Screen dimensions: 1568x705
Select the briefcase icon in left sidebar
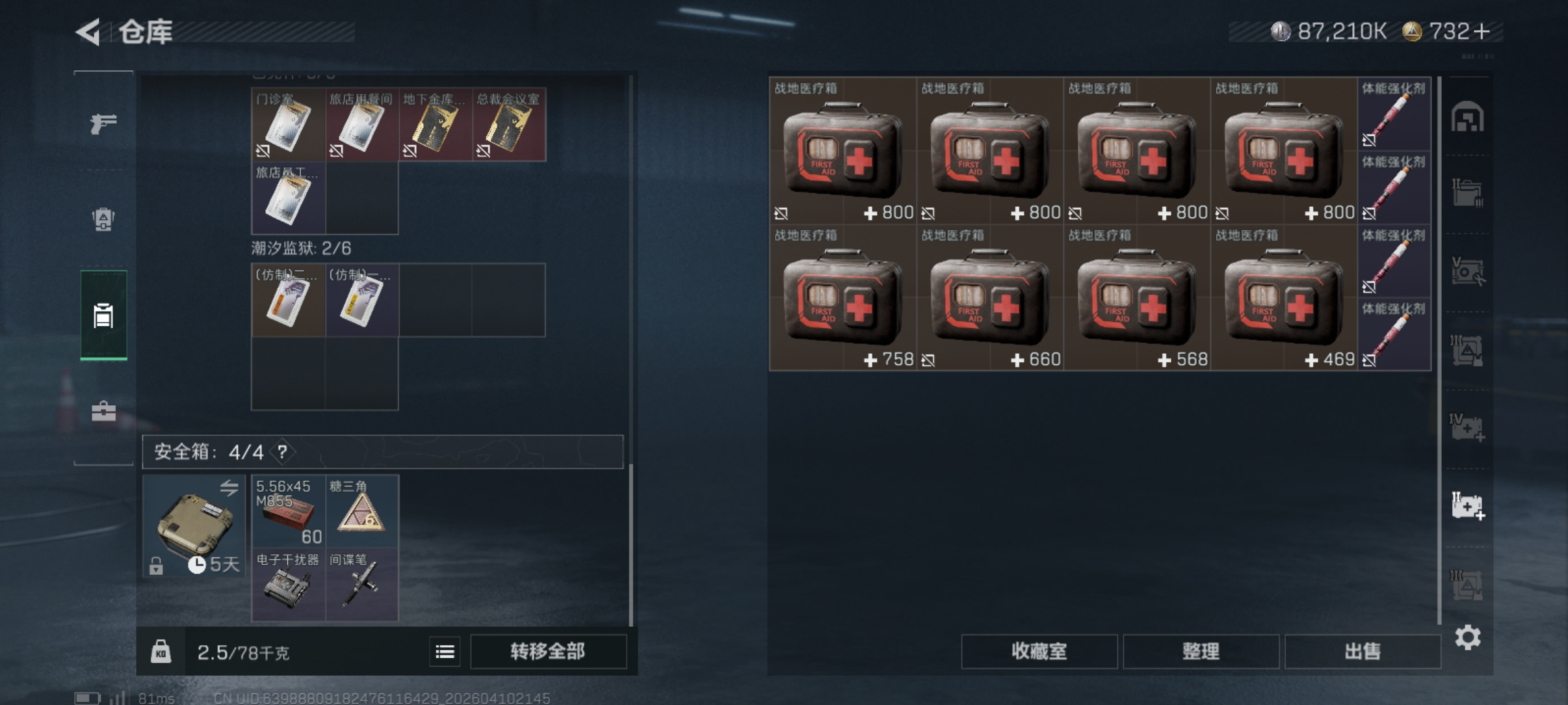[x=103, y=411]
